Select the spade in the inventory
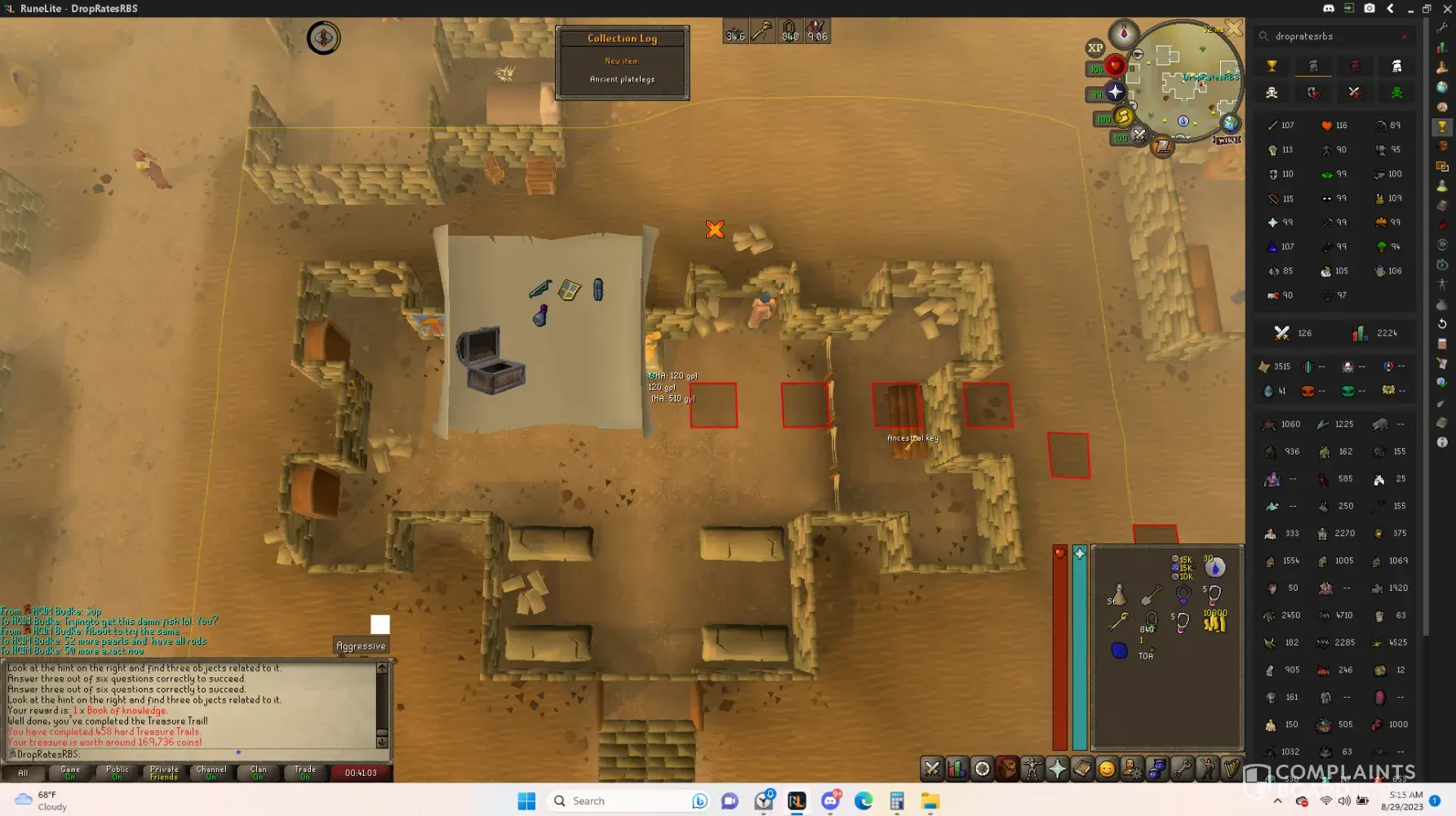The height and width of the screenshot is (816, 1456). pos(1151,596)
